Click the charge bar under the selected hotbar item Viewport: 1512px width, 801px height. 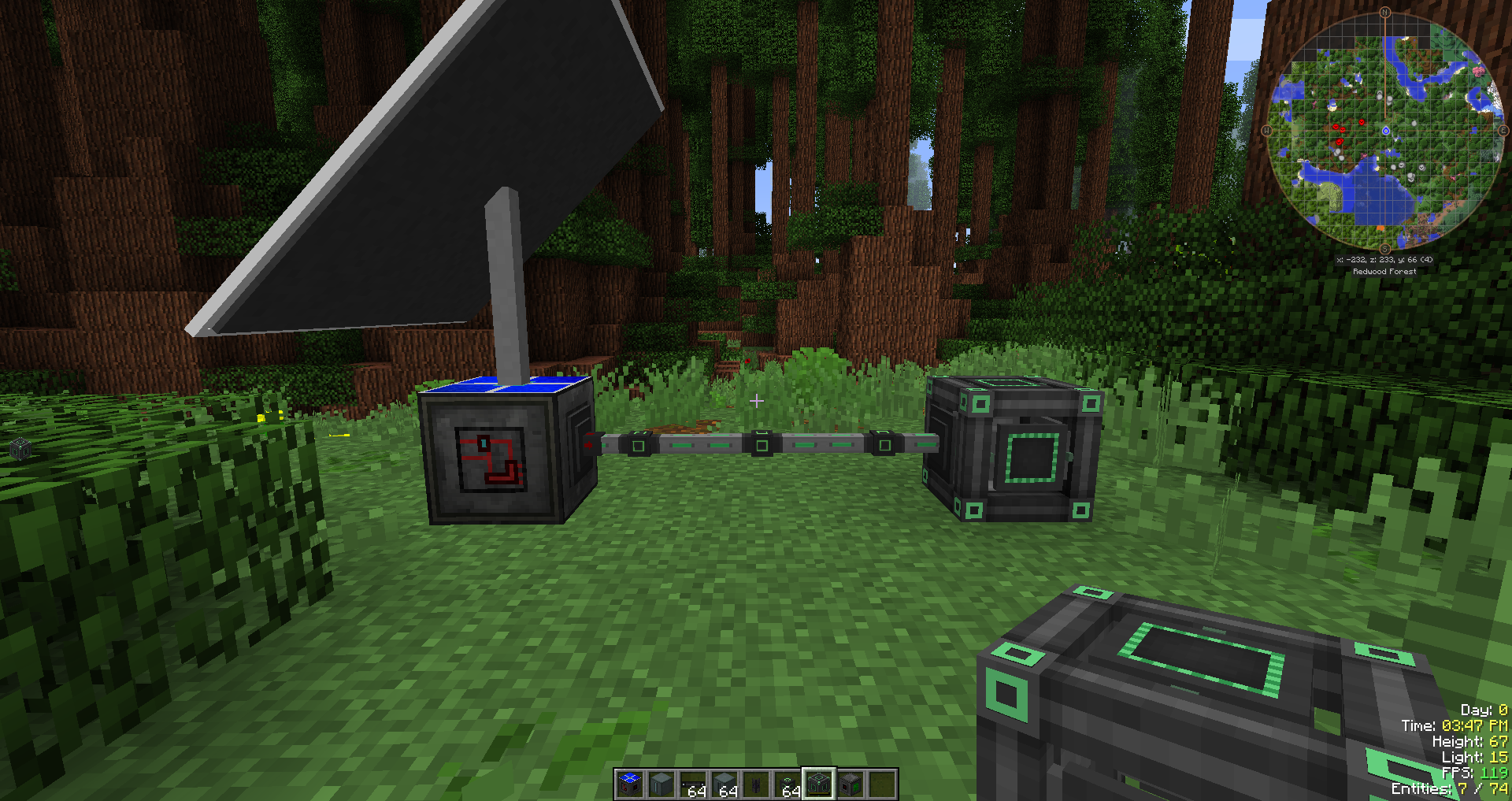click(819, 795)
